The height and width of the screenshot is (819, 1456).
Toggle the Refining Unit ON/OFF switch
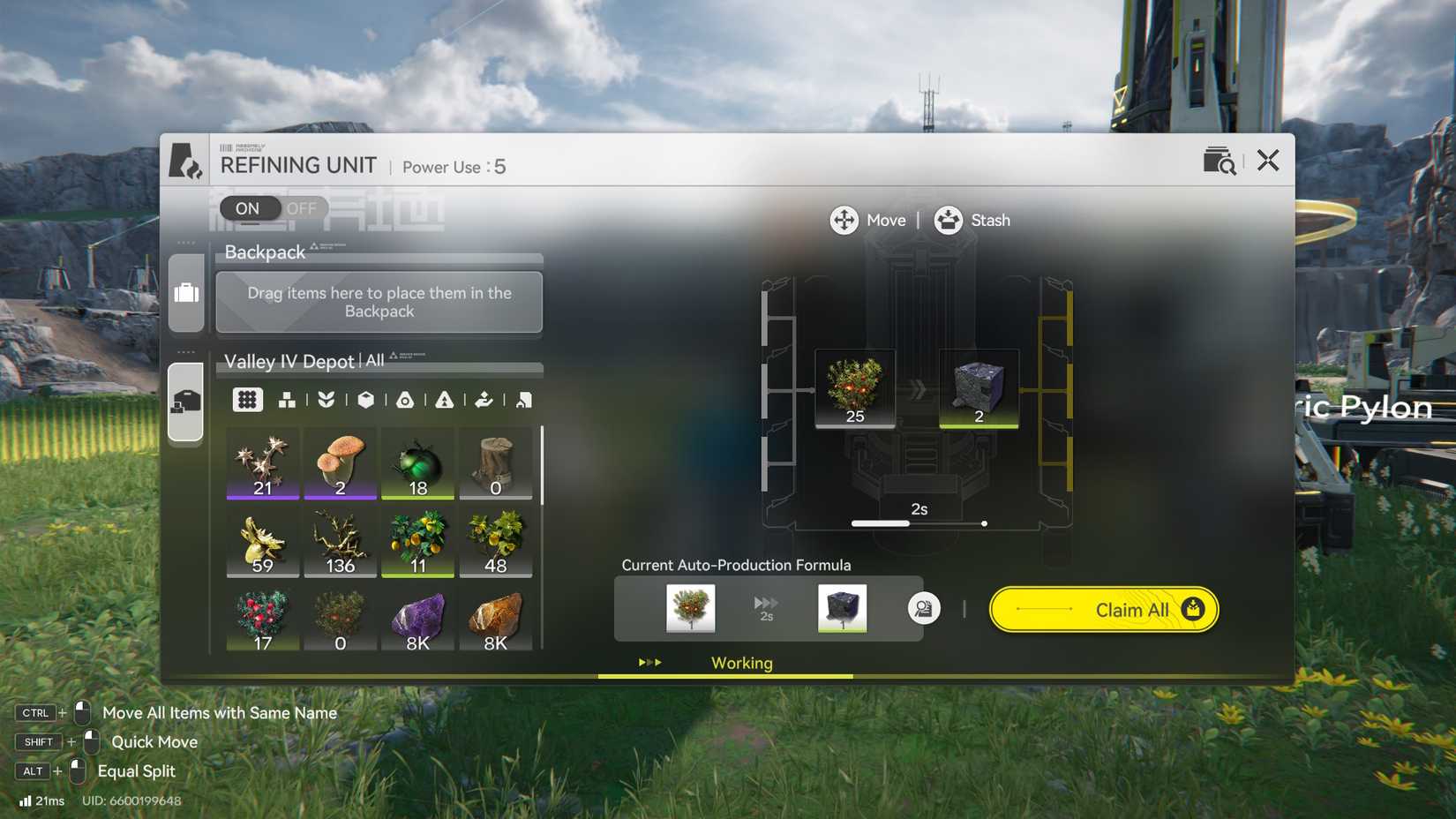click(x=274, y=208)
